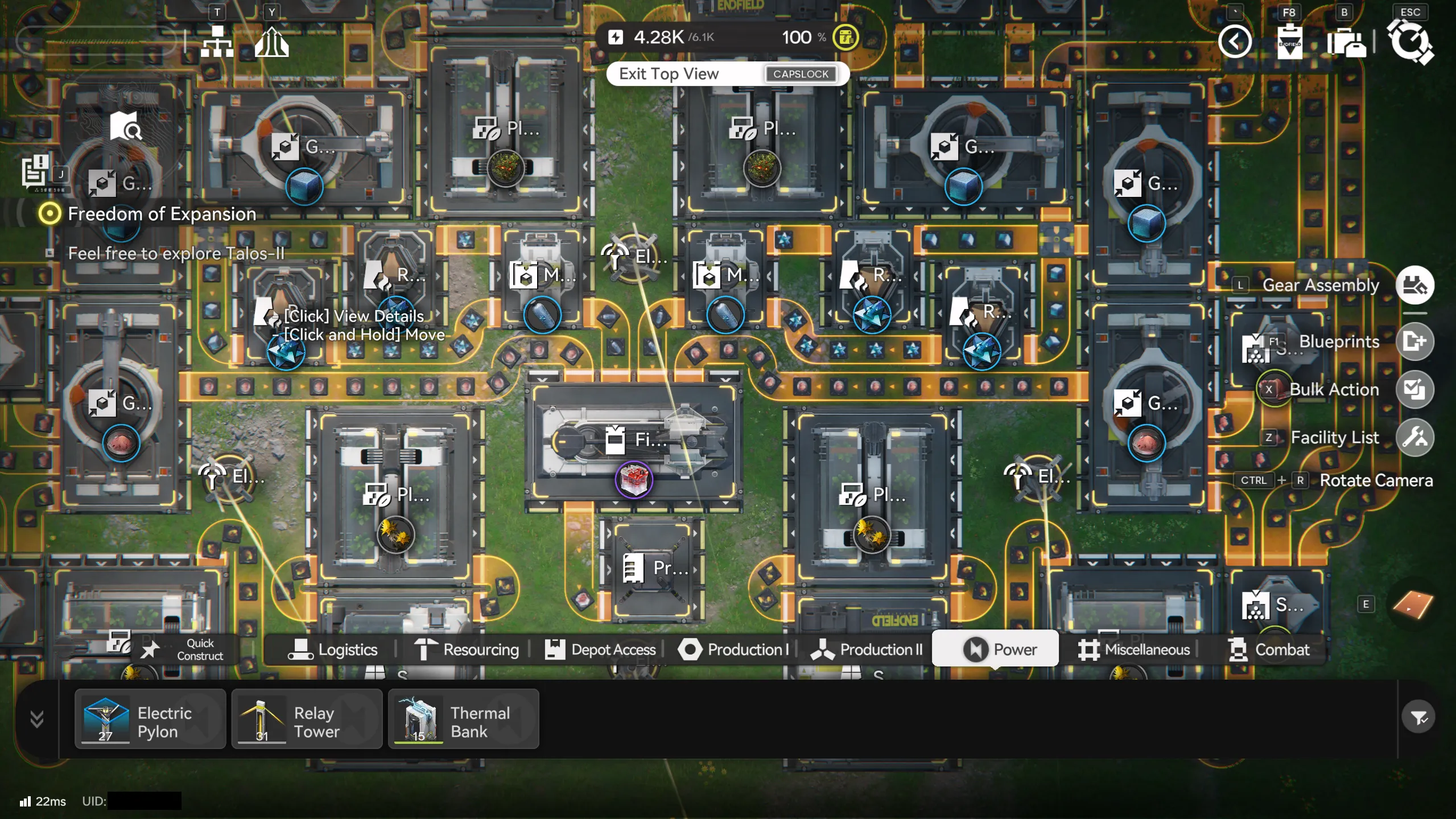The width and height of the screenshot is (1456, 819).
Task: Activate Bulk Action mode
Action: click(1414, 389)
